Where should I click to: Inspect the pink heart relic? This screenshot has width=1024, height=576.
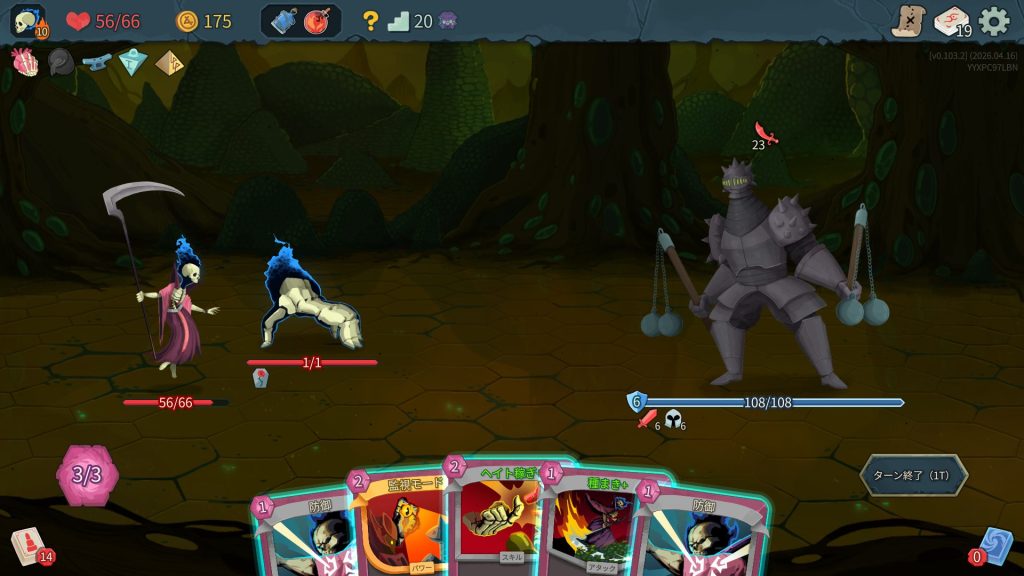(x=24, y=62)
